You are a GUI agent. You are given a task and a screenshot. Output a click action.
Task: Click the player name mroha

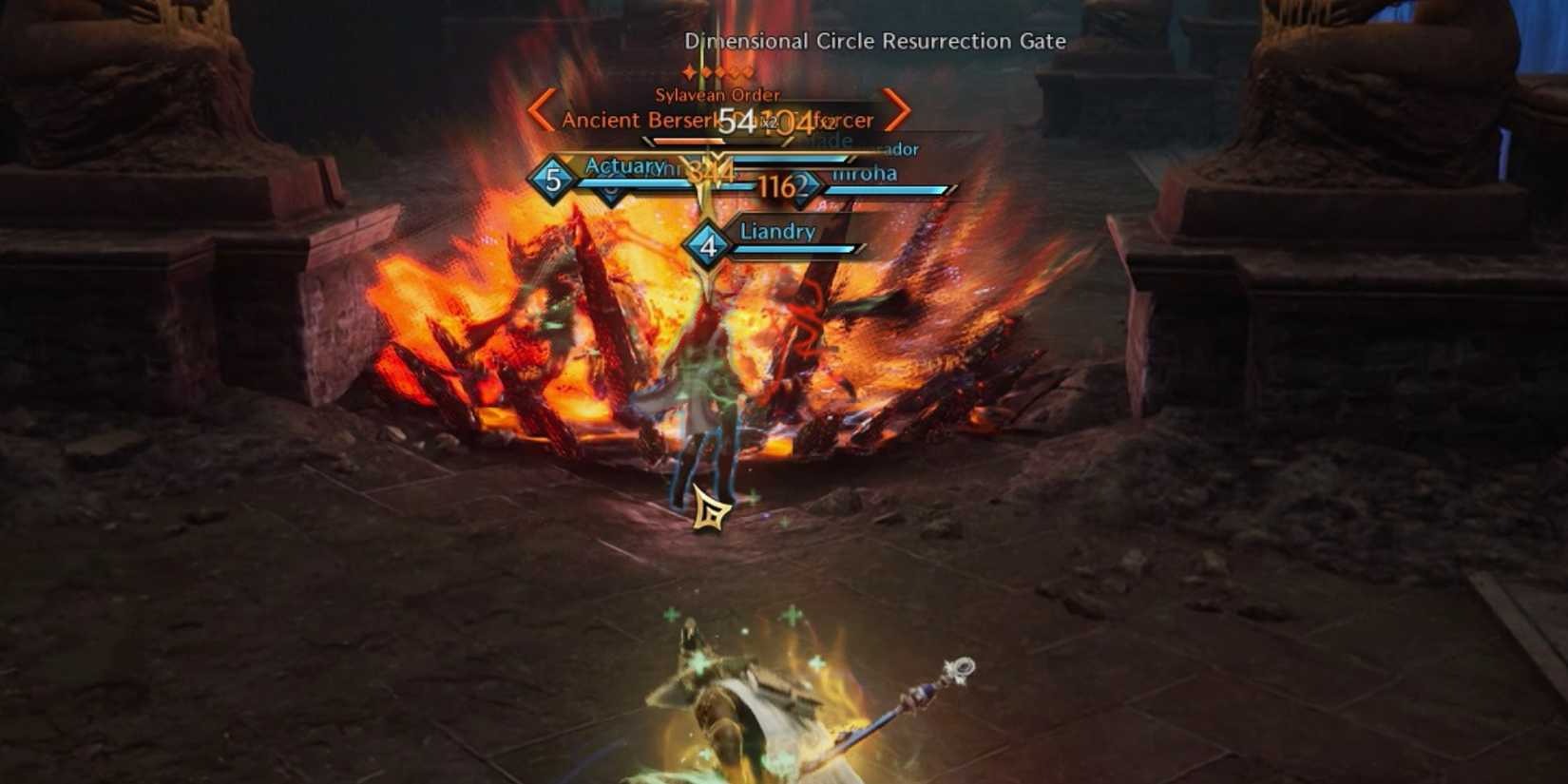pyautogui.click(x=864, y=174)
